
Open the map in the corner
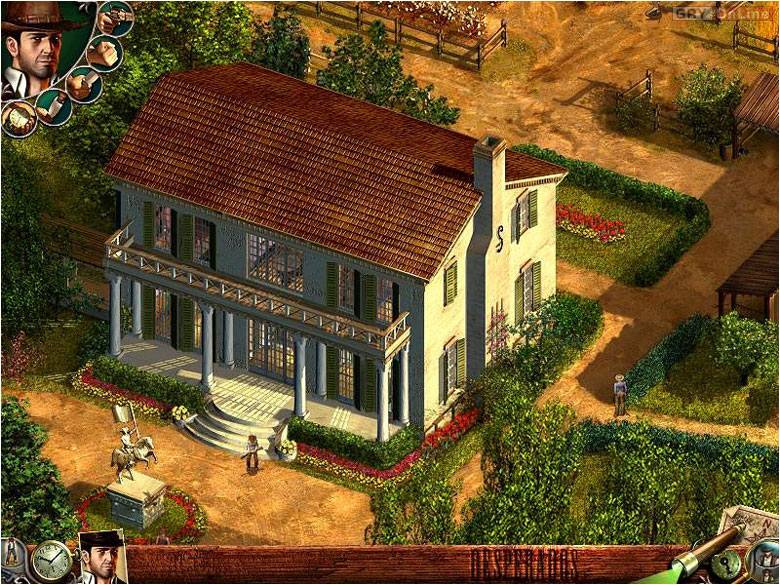pyautogui.click(x=751, y=527)
